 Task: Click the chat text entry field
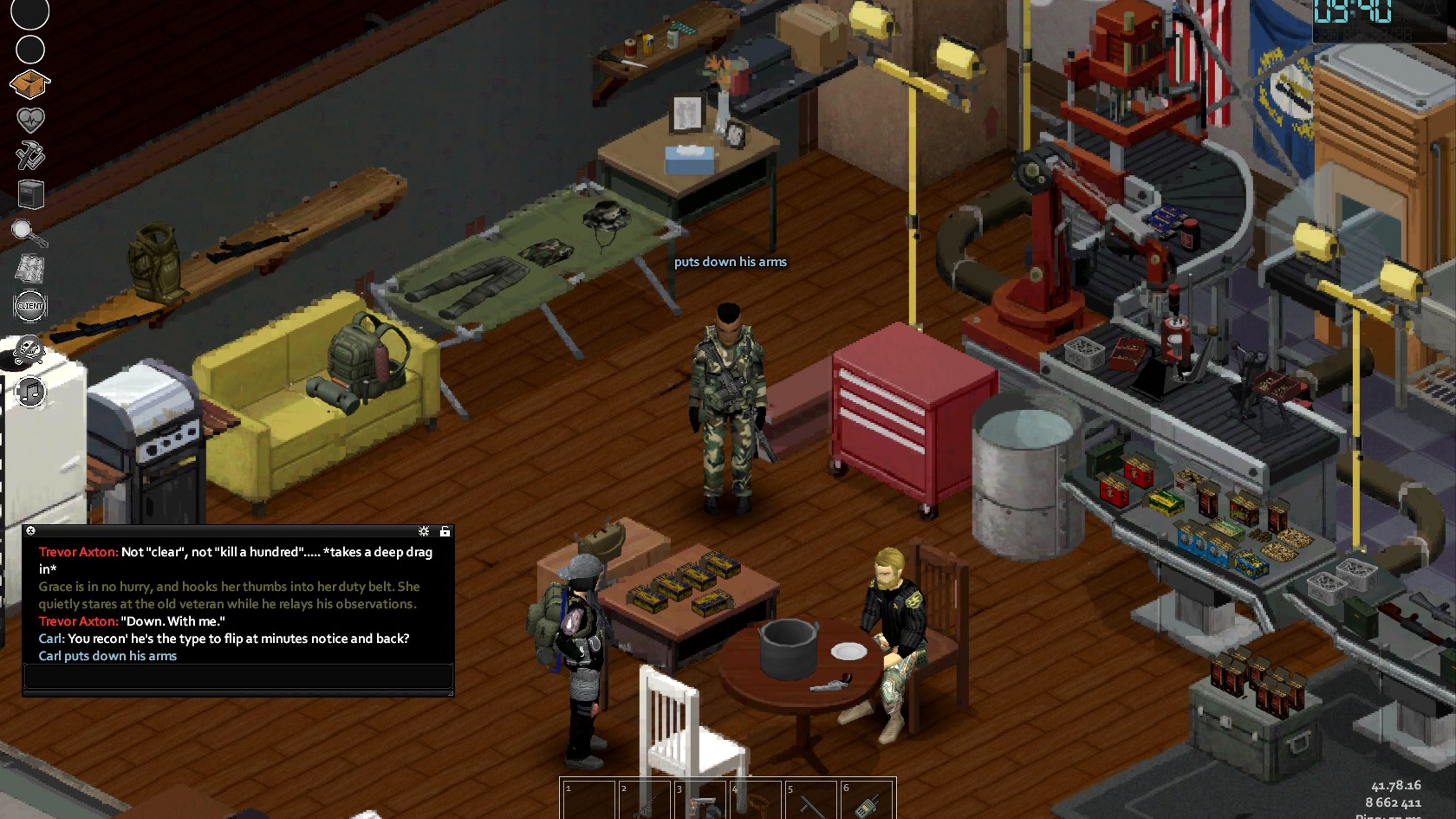237,676
